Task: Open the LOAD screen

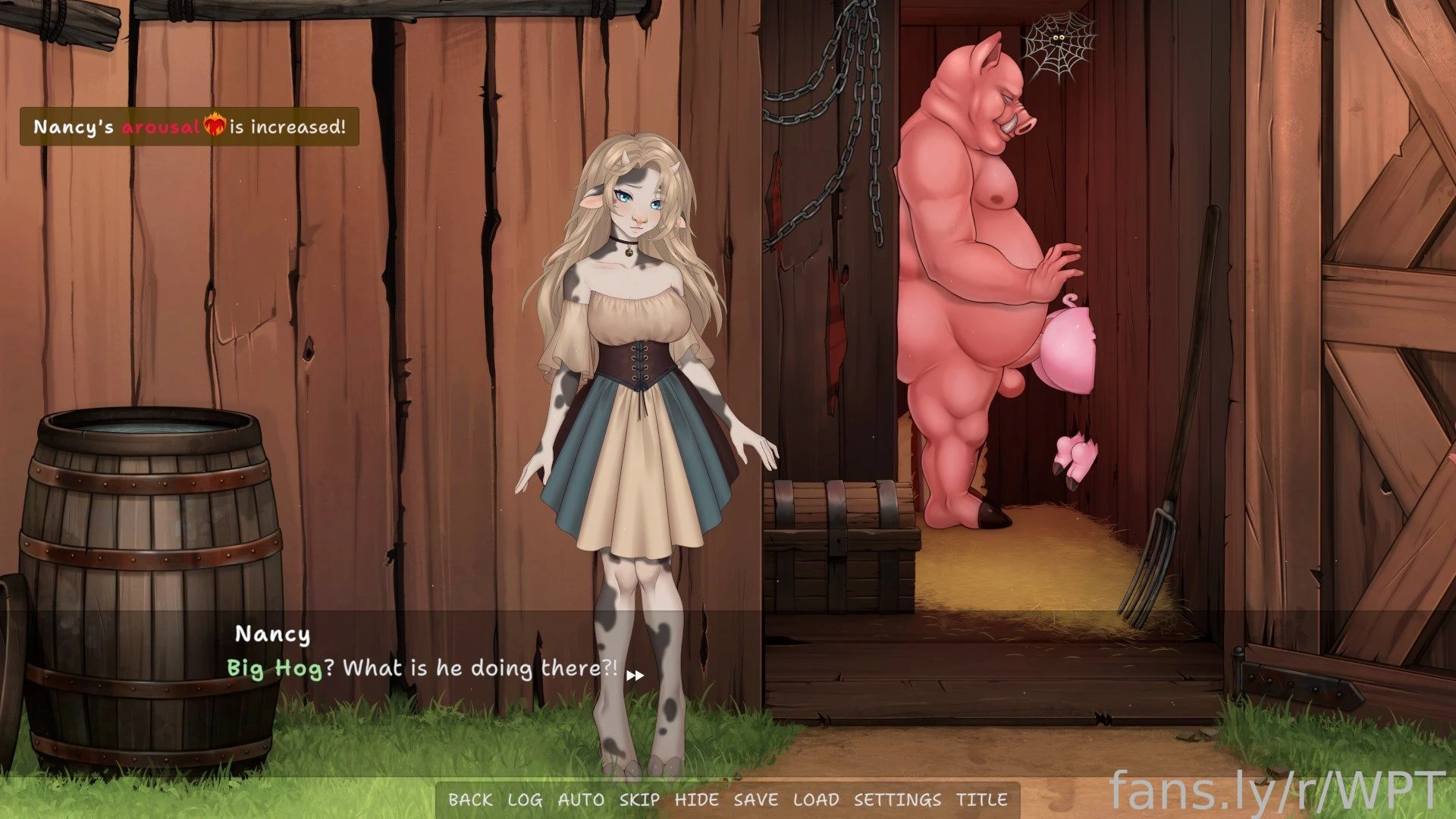Action: tap(815, 799)
